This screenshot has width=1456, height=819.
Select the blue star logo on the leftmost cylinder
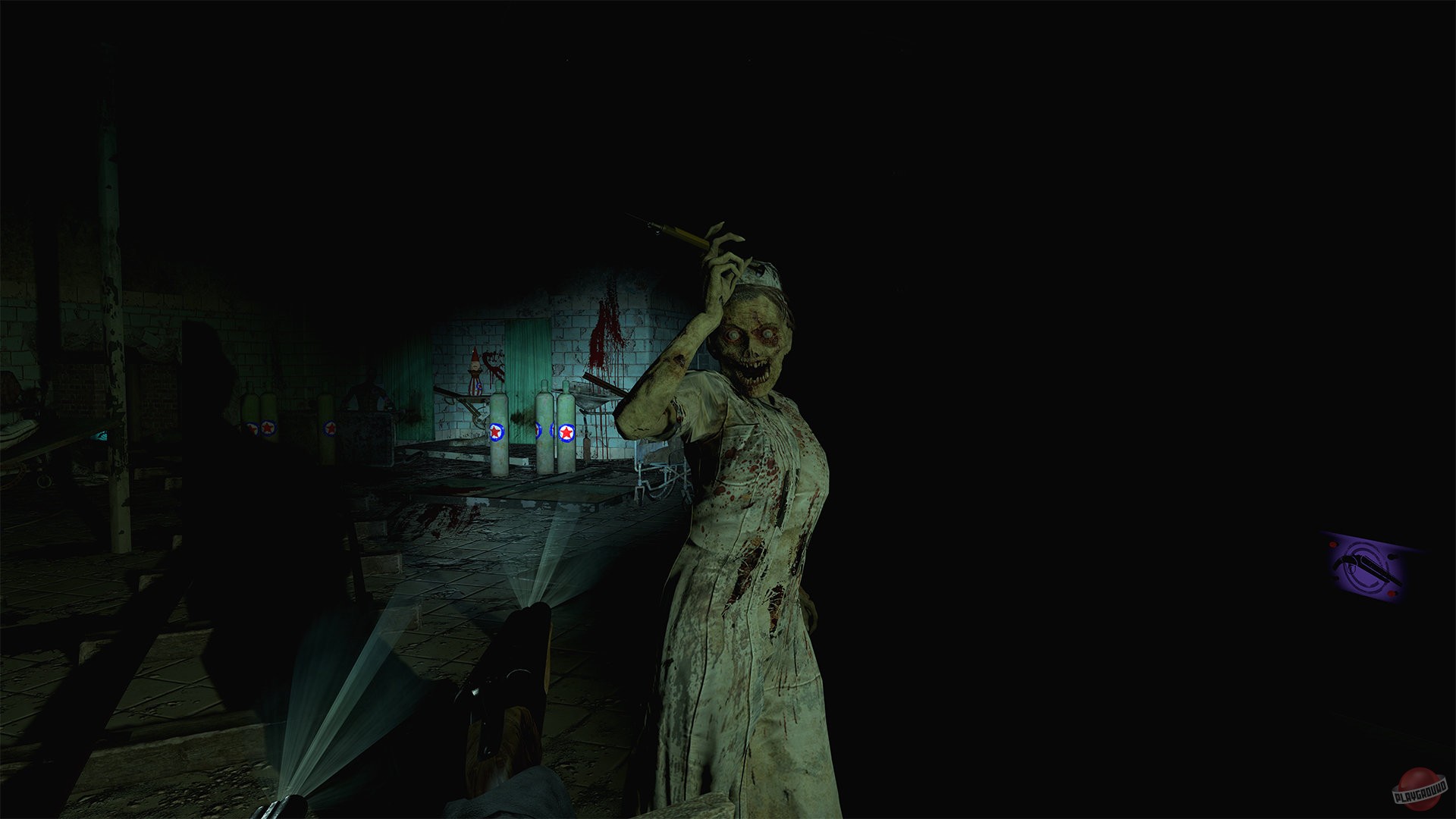click(252, 428)
